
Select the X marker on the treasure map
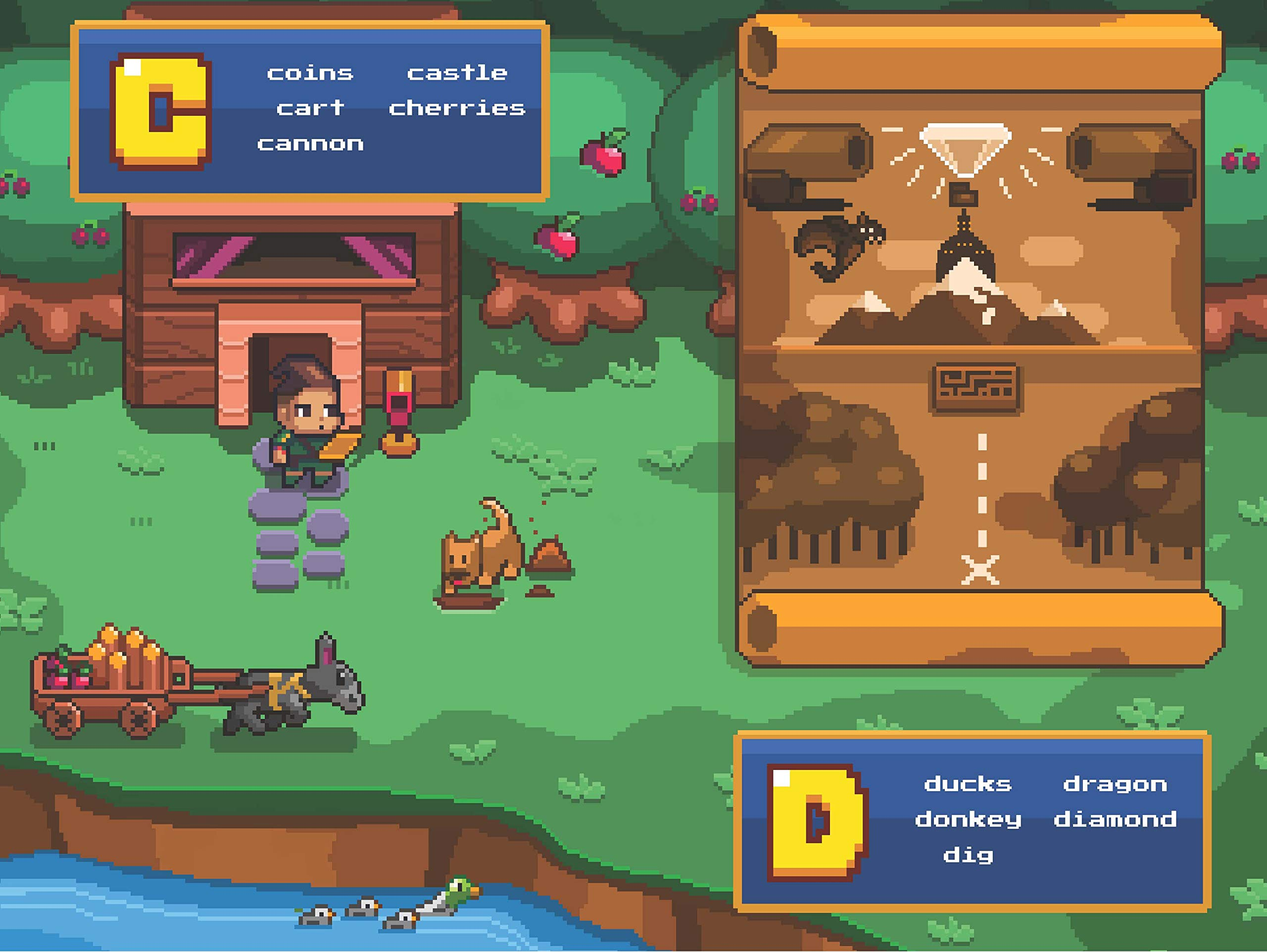(980, 570)
